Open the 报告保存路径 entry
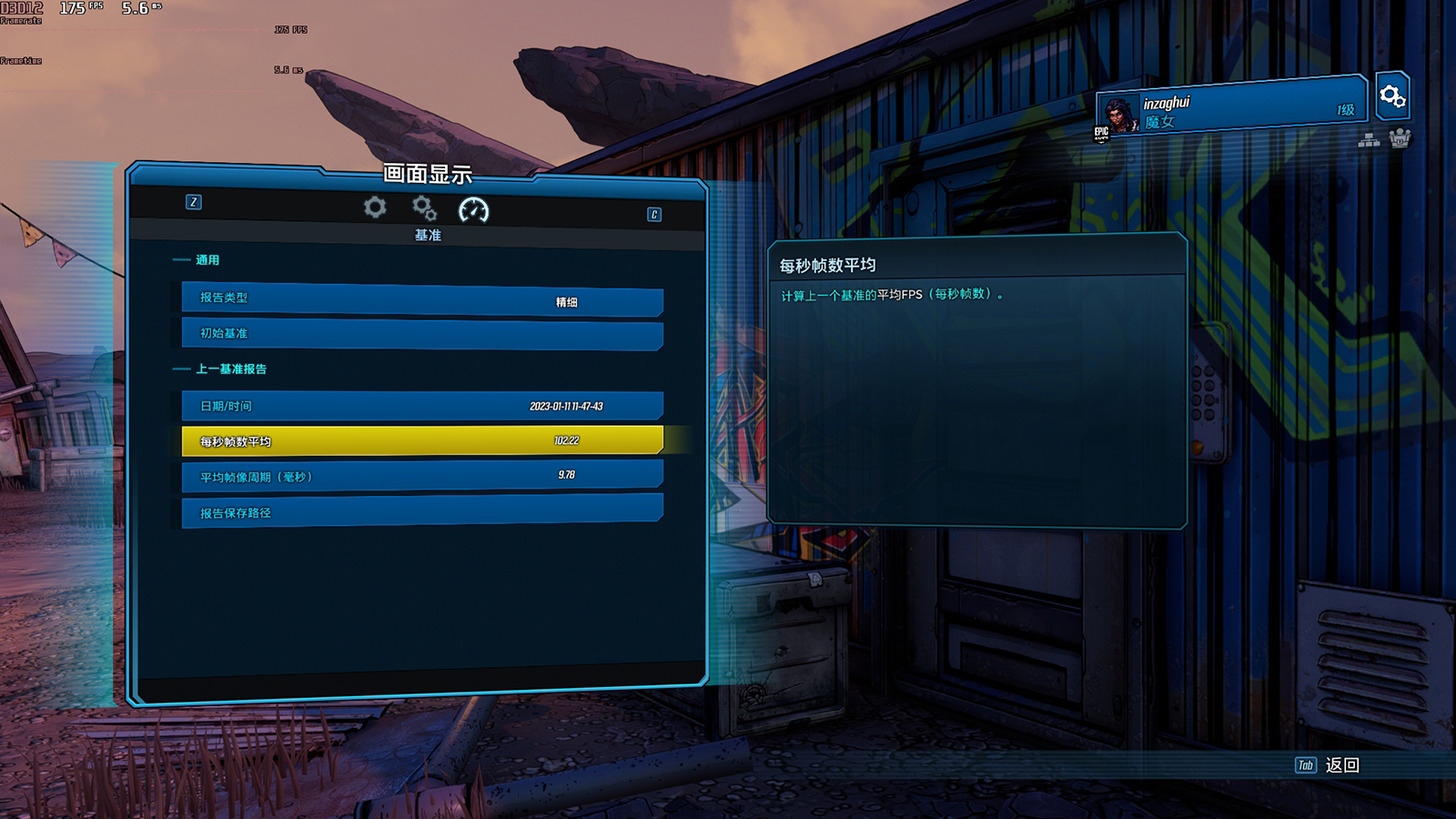1456x819 pixels. click(x=422, y=511)
